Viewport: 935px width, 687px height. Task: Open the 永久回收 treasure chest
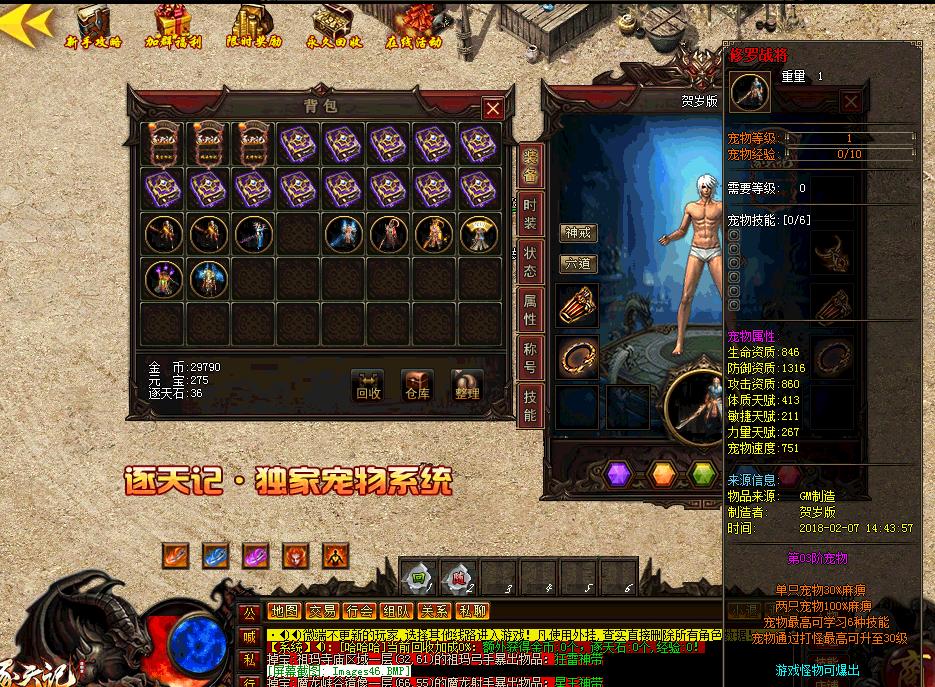coord(335,25)
